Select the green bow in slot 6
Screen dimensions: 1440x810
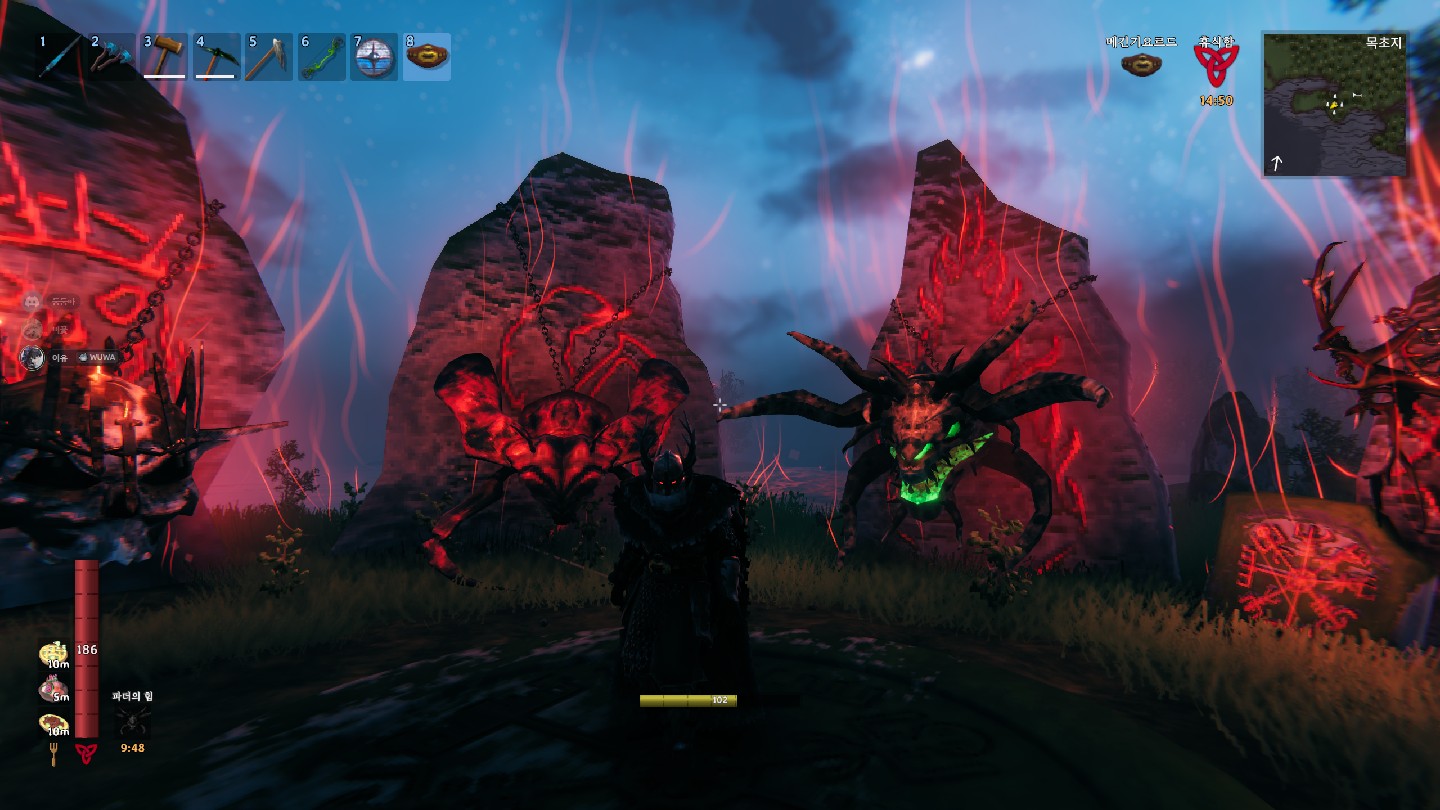coord(322,57)
